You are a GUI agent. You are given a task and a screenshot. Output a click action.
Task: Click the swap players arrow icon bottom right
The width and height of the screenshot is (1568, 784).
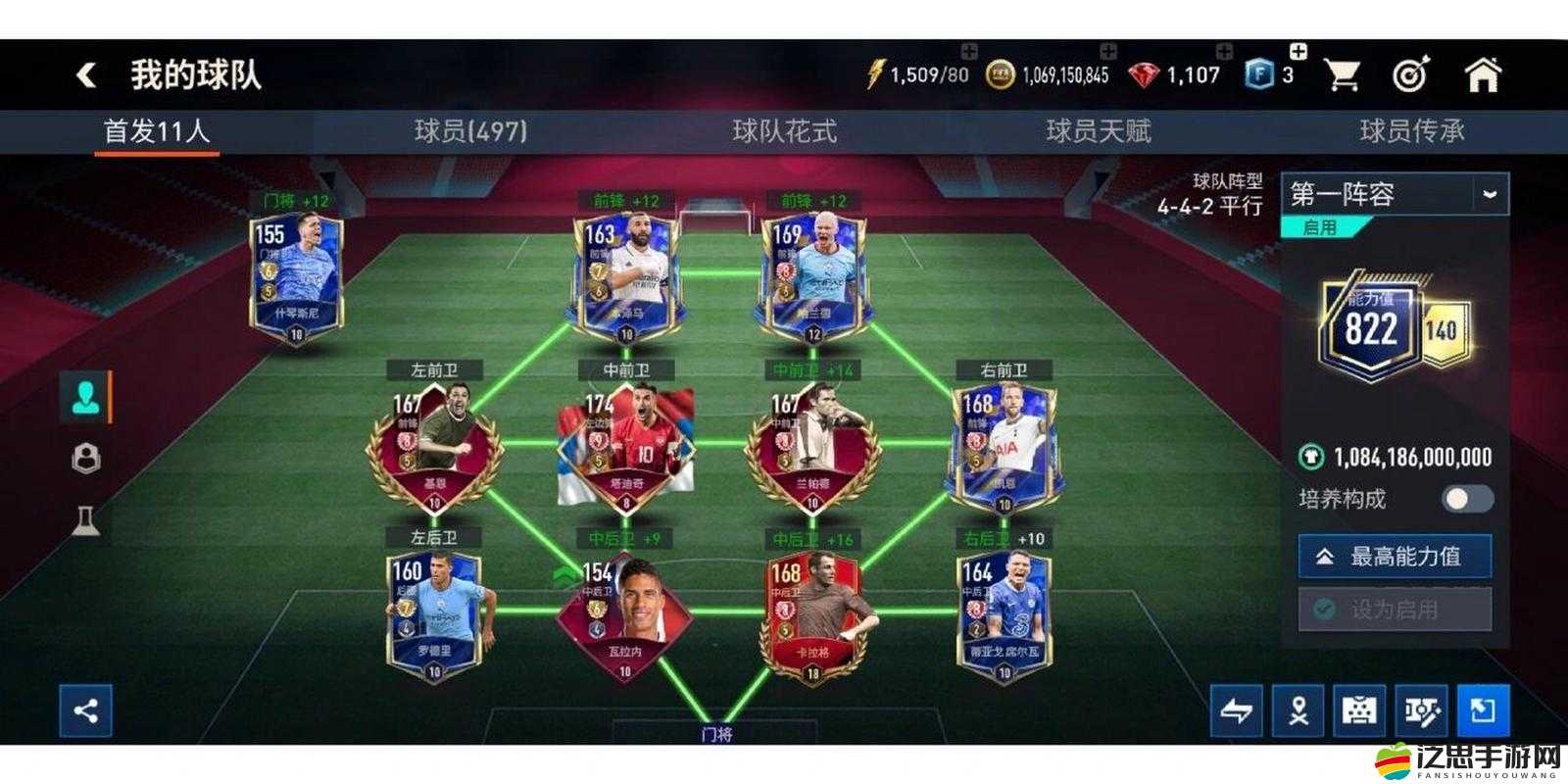point(1239,711)
